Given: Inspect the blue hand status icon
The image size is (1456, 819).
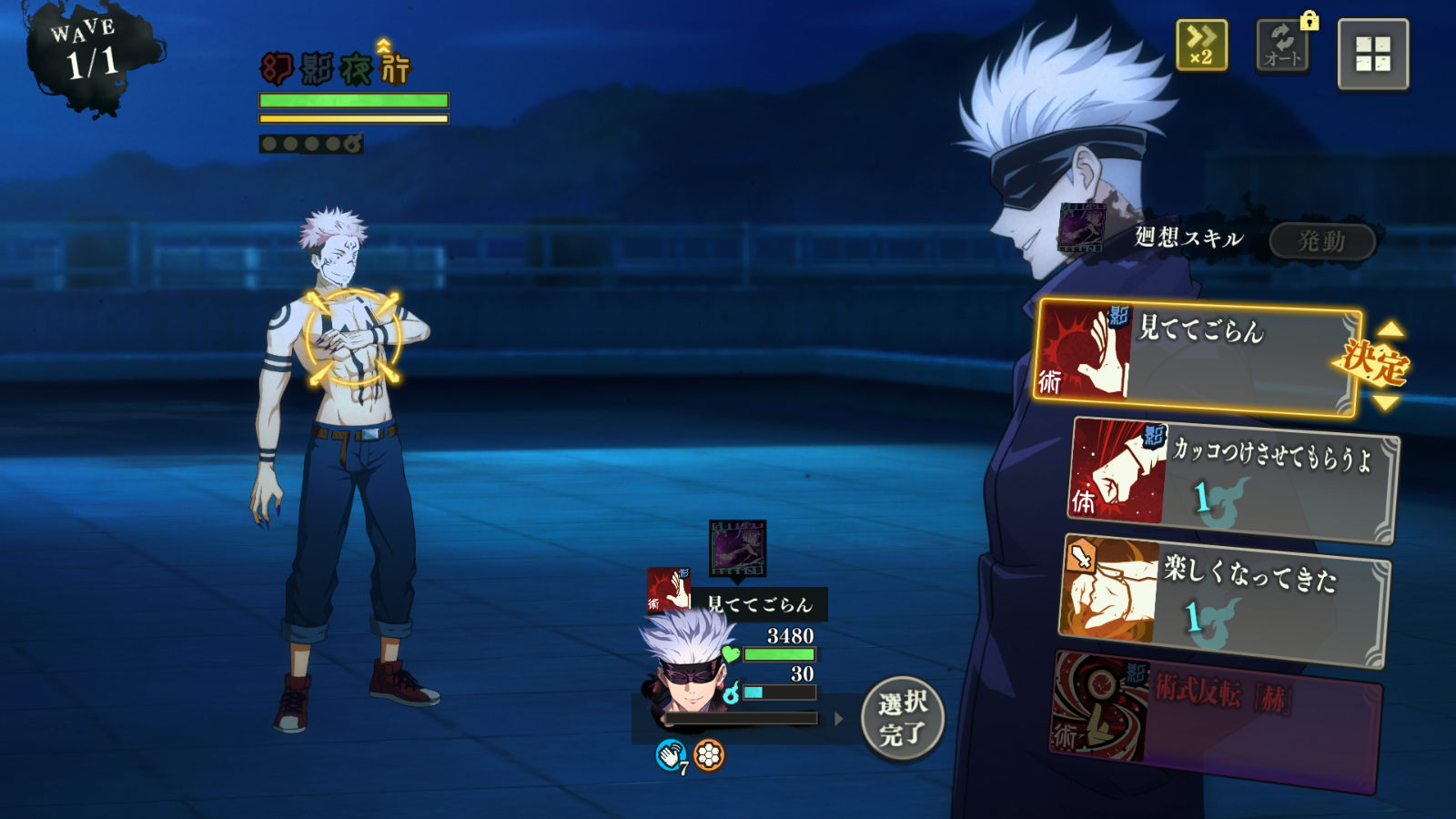Looking at the screenshot, I should point(671,754).
